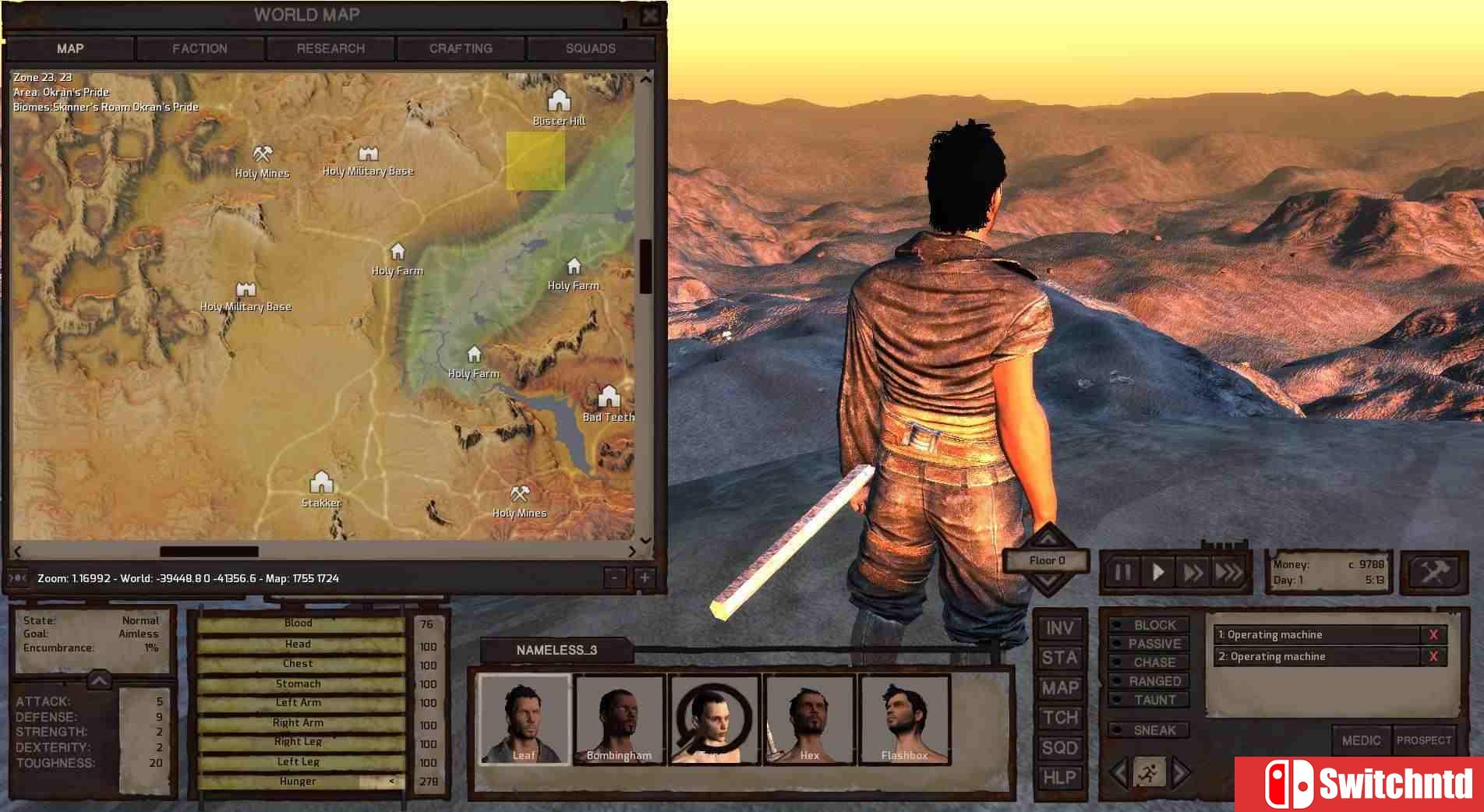Click the crafting hammer icon near the clock
1484x812 pixels.
[1434, 572]
